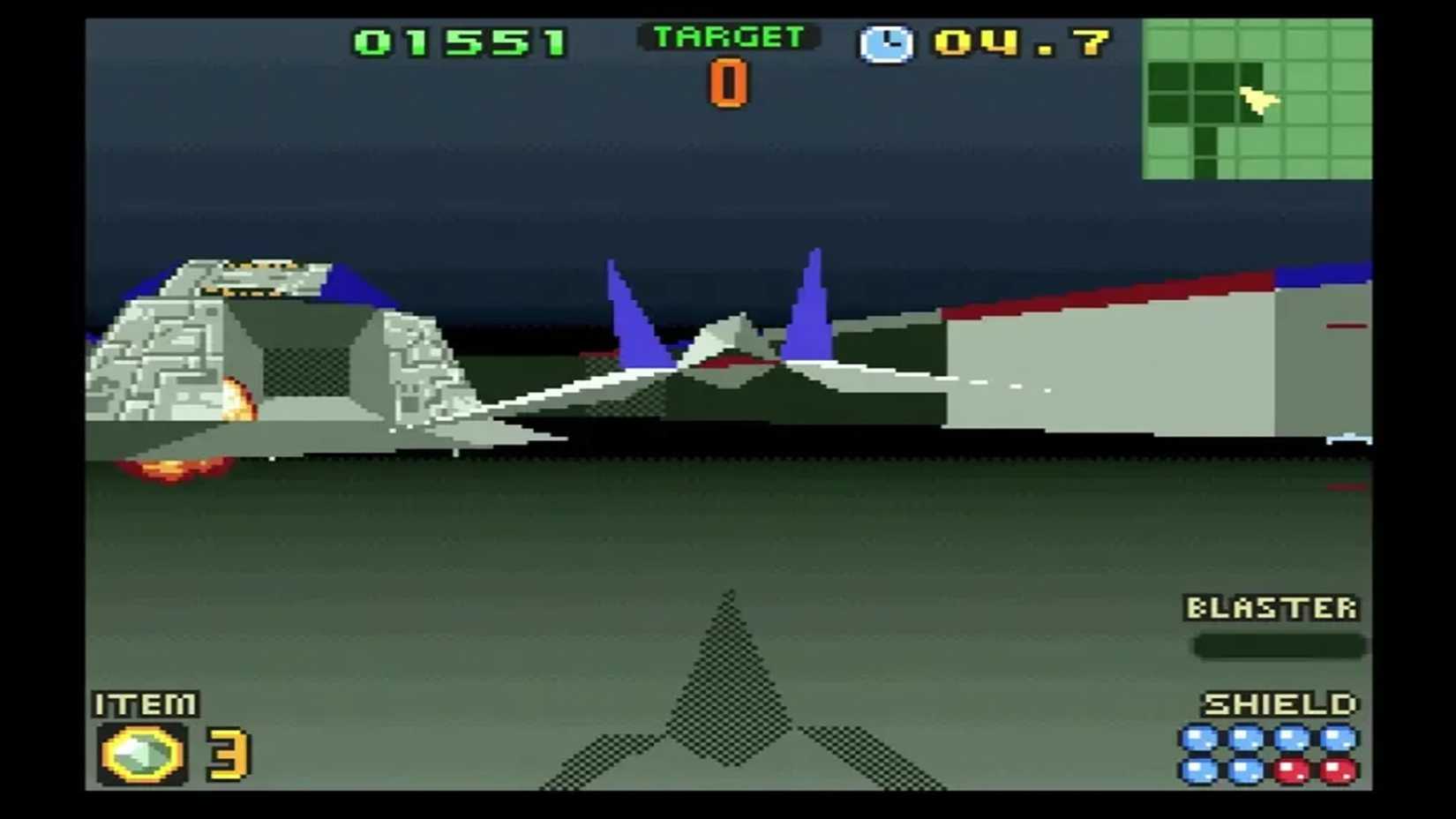The height and width of the screenshot is (819, 1456).
Task: Toggle the first blue SHIELD orb
Action: pos(1200,734)
